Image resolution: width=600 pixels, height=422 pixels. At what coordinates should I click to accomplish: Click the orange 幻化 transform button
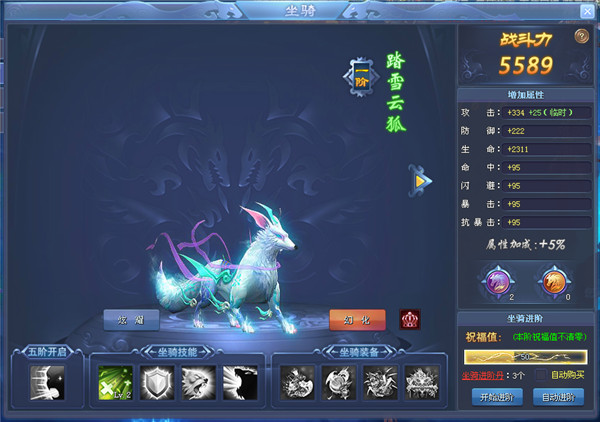[x=357, y=320]
